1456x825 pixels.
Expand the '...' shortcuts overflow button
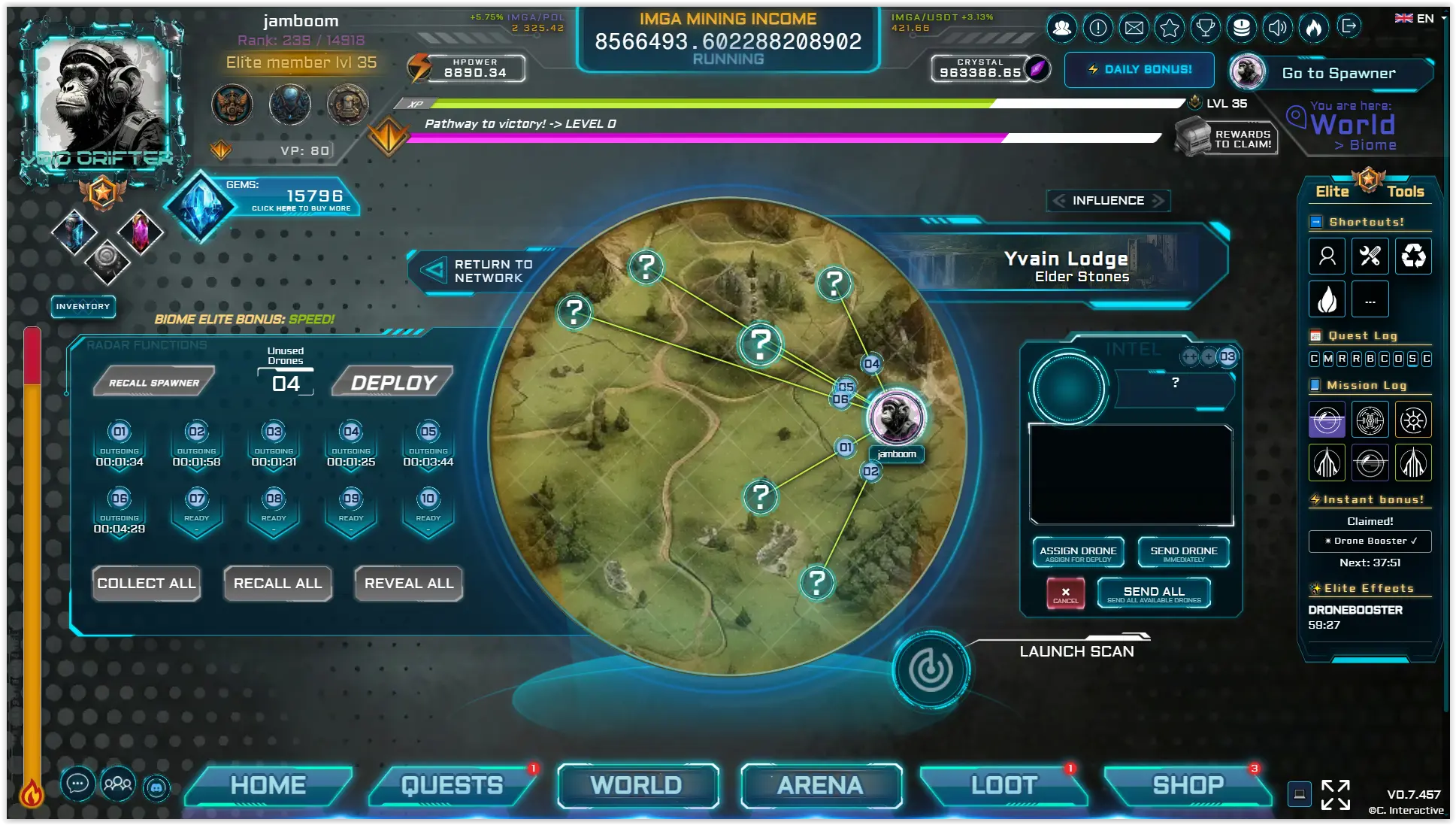pyautogui.click(x=1370, y=299)
